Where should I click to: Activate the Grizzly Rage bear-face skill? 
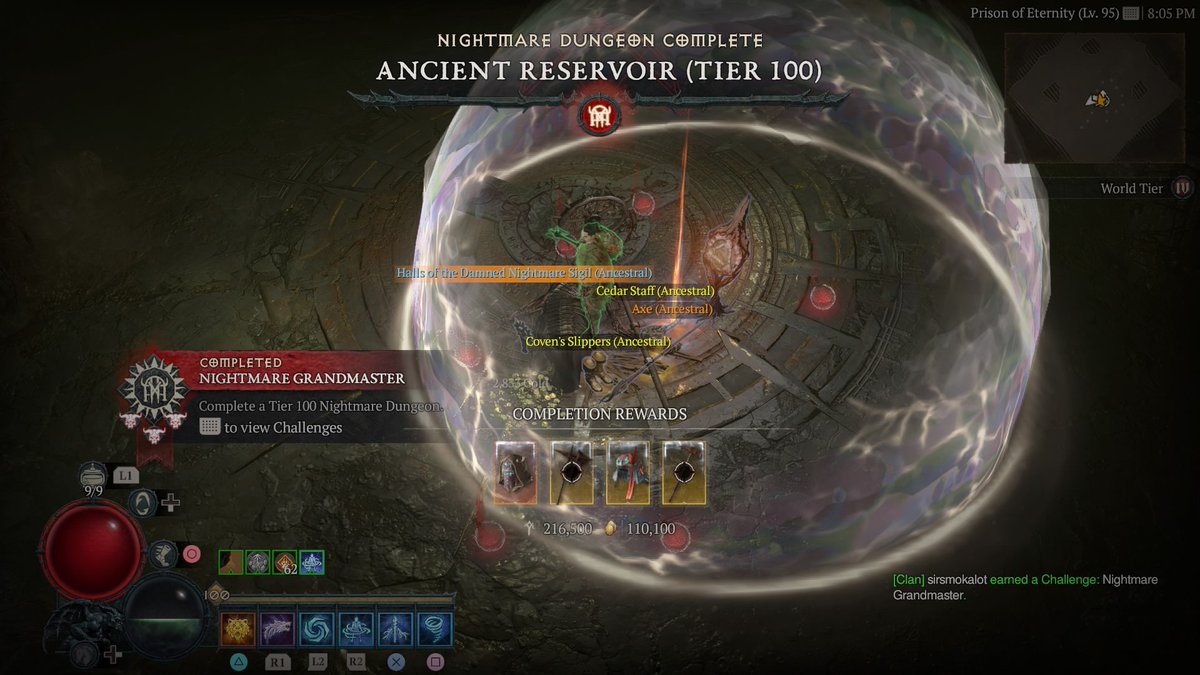[237, 630]
